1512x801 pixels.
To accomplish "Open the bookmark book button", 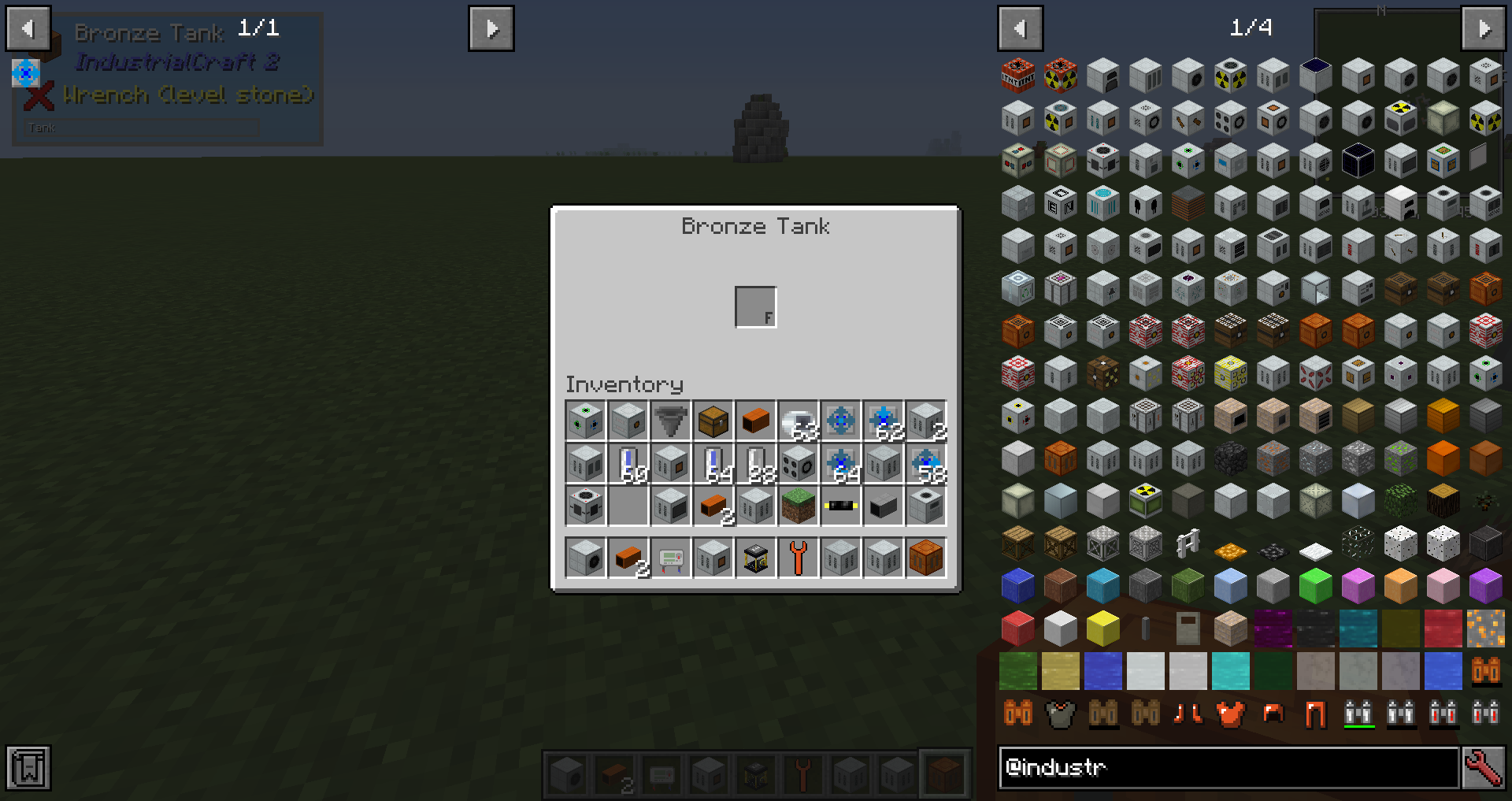I will click(29, 768).
